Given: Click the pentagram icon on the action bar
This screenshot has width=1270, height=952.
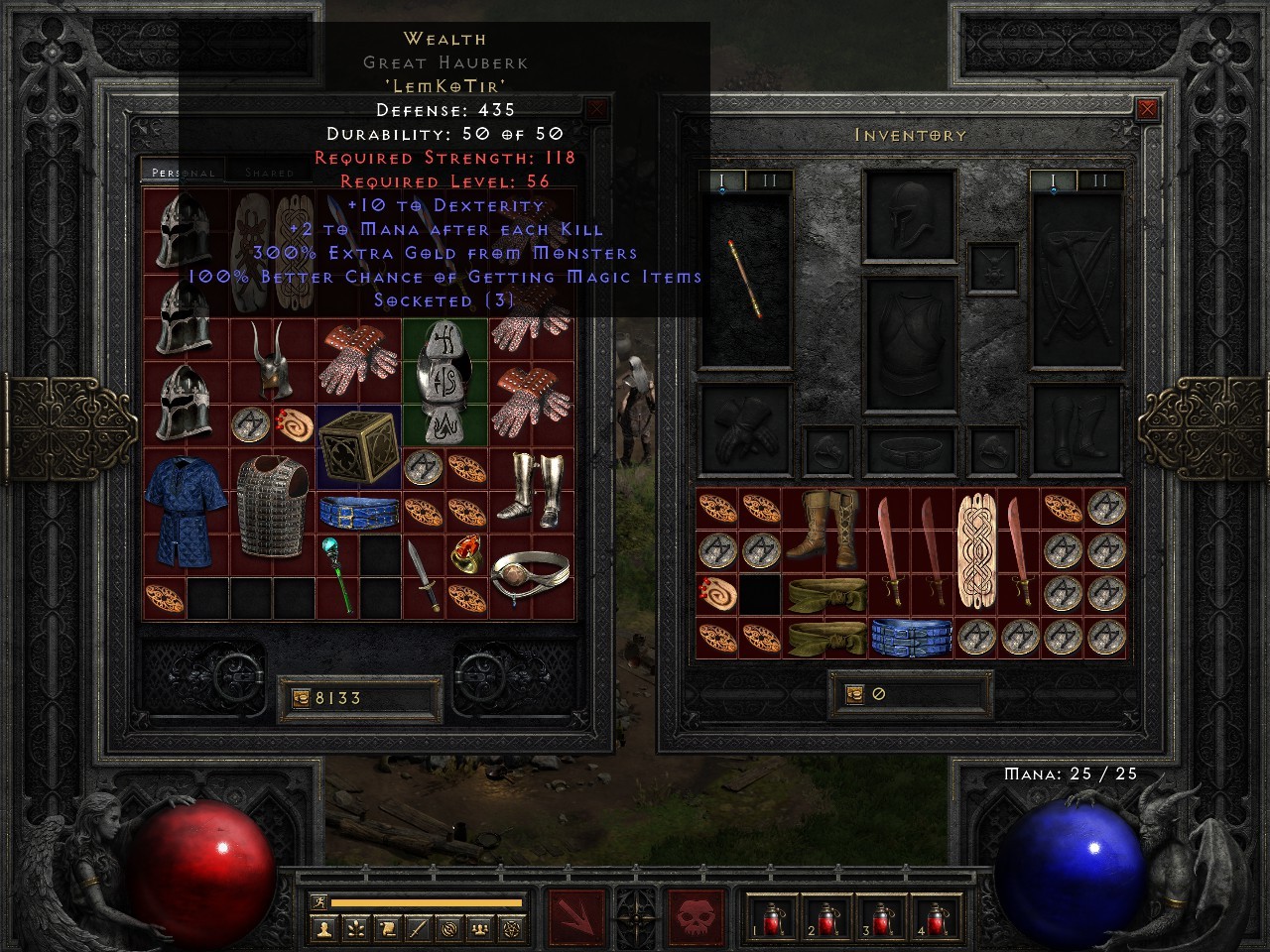Looking at the screenshot, I should 509,928.
